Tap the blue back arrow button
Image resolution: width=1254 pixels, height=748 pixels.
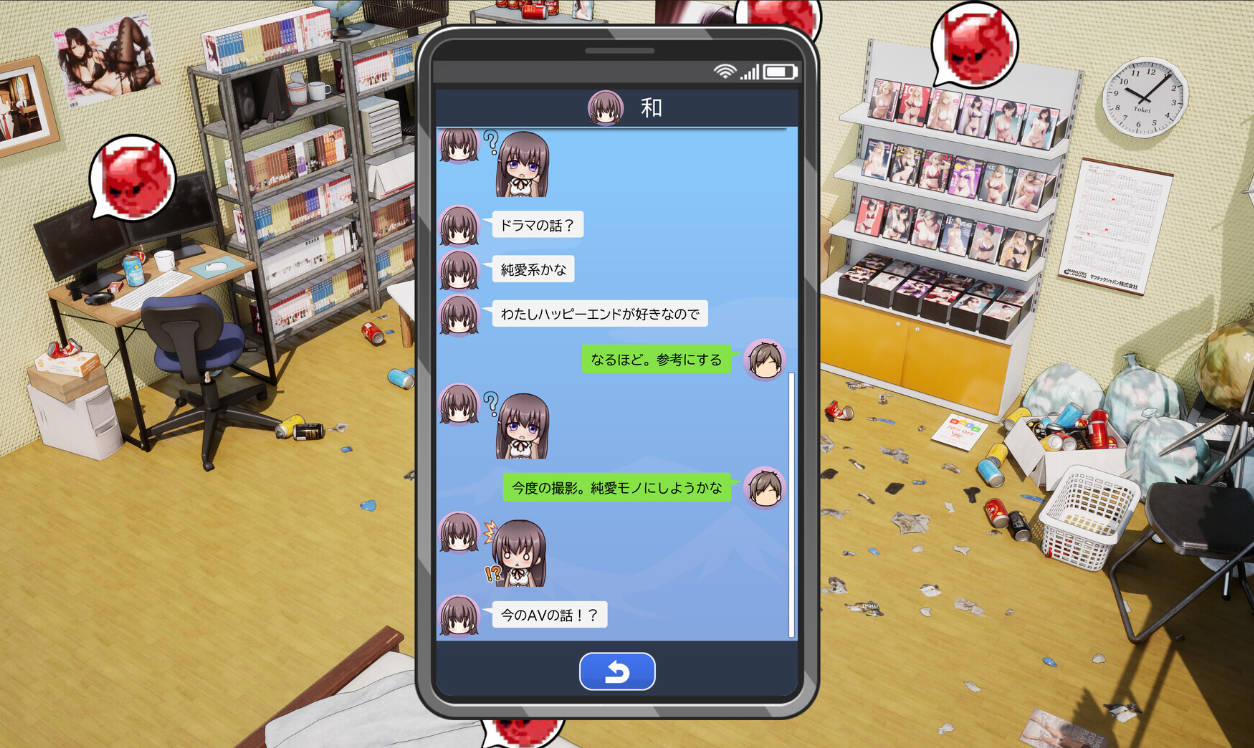tap(617, 672)
